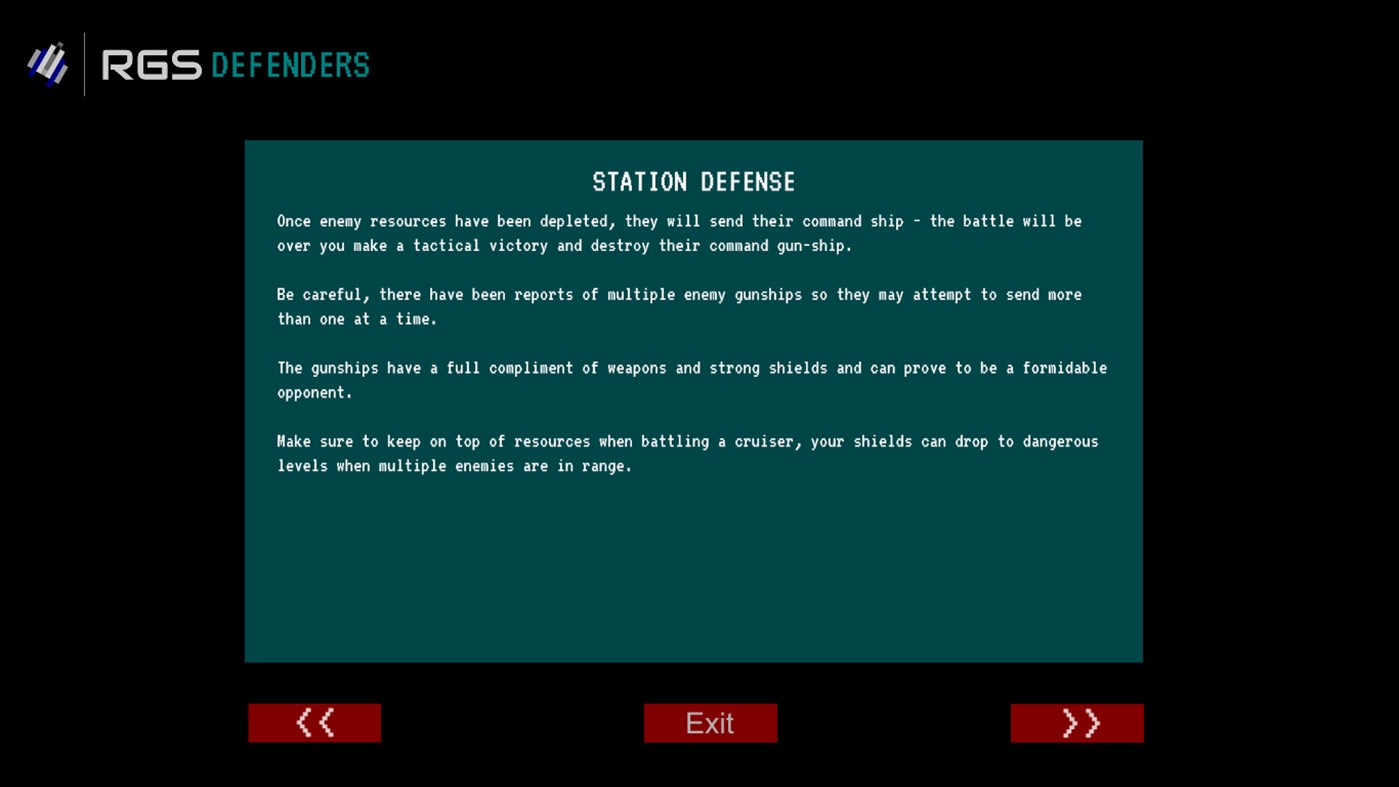The image size is (1399, 787).
Task: Click the paragraph about enemy command ships
Action: tap(680, 233)
